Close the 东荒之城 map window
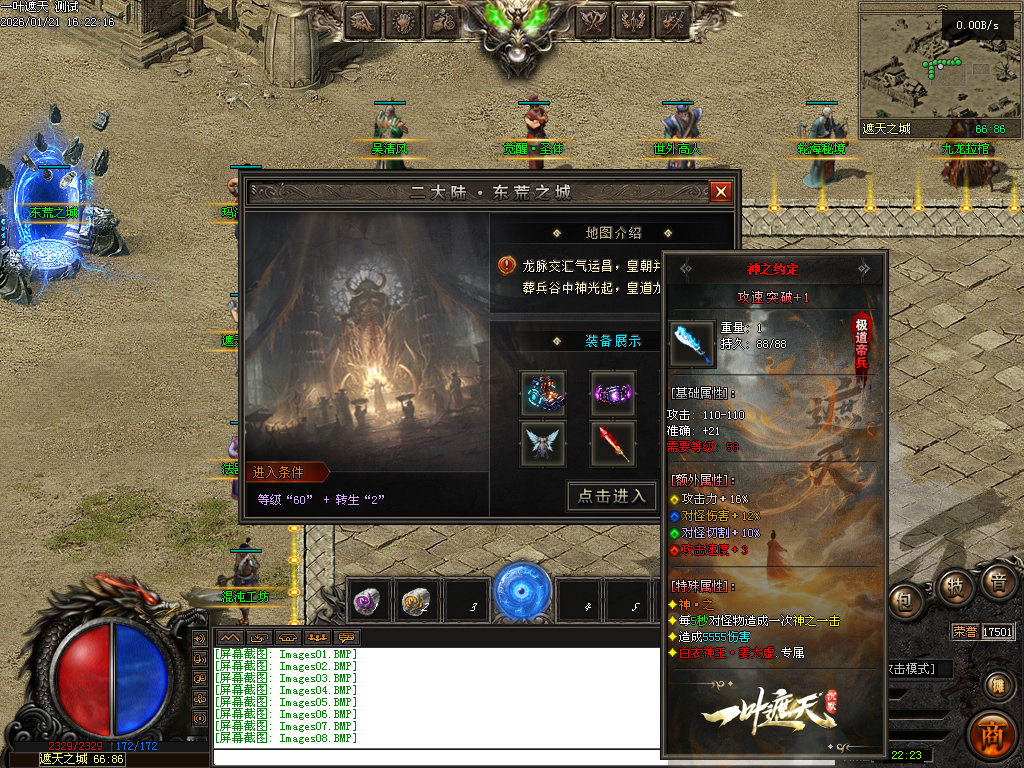Screen dimensions: 1024x768 tap(720, 192)
